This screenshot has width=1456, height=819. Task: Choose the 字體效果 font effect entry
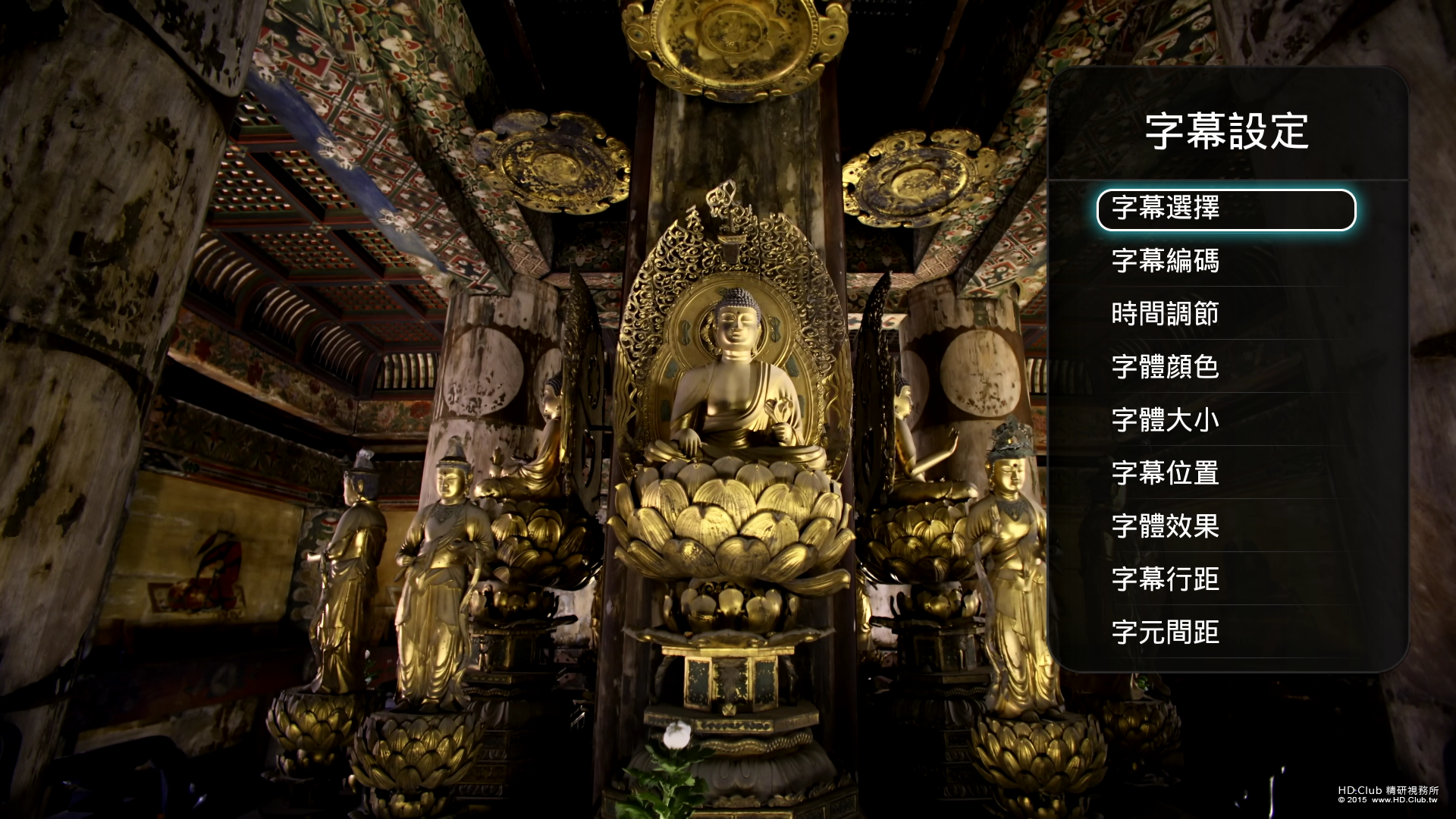click(1165, 526)
